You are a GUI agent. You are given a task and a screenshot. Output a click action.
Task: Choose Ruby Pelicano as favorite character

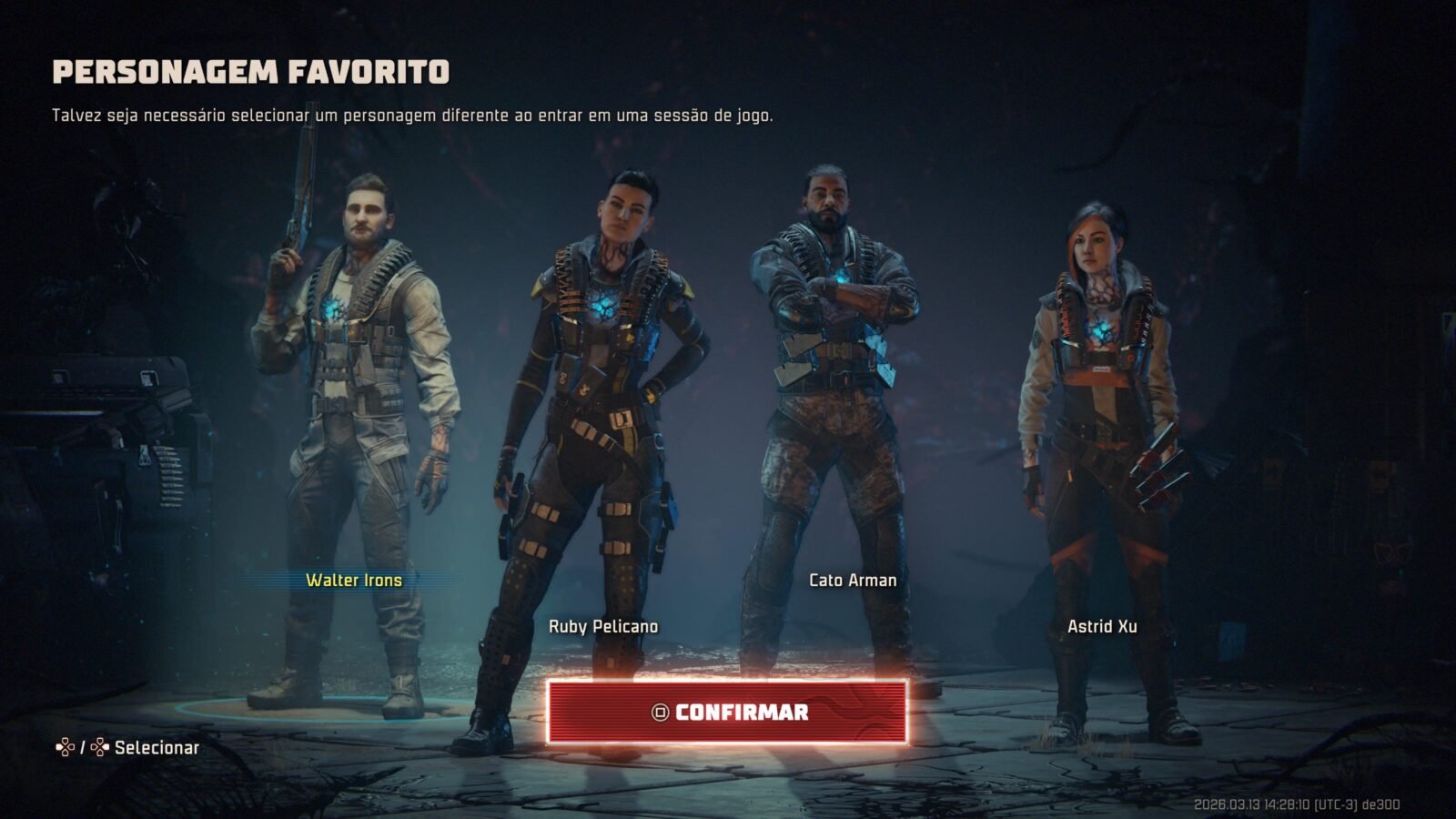coord(602,626)
